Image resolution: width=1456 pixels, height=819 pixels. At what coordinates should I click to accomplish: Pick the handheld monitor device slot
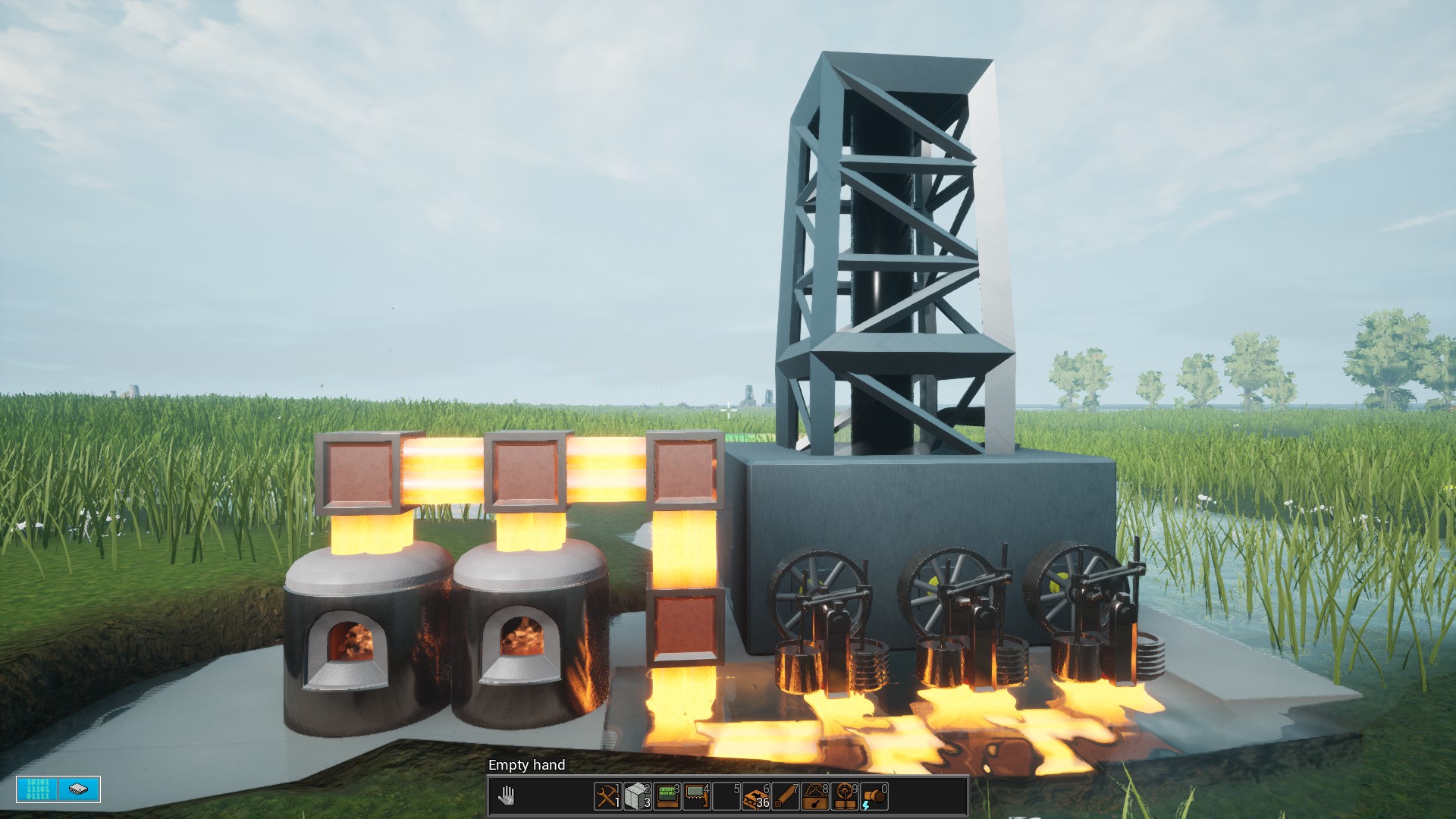696,796
